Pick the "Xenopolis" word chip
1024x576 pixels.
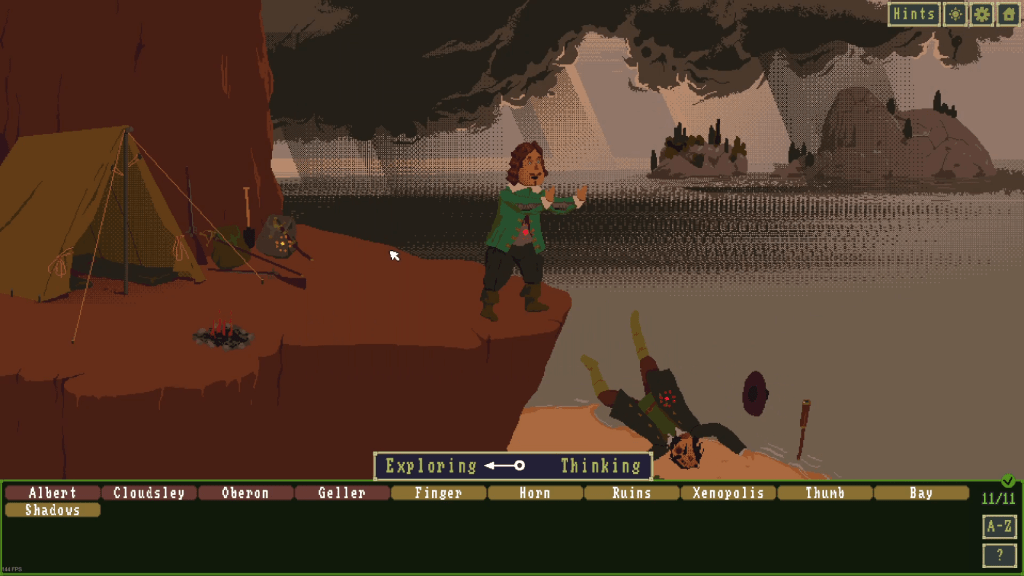point(728,493)
